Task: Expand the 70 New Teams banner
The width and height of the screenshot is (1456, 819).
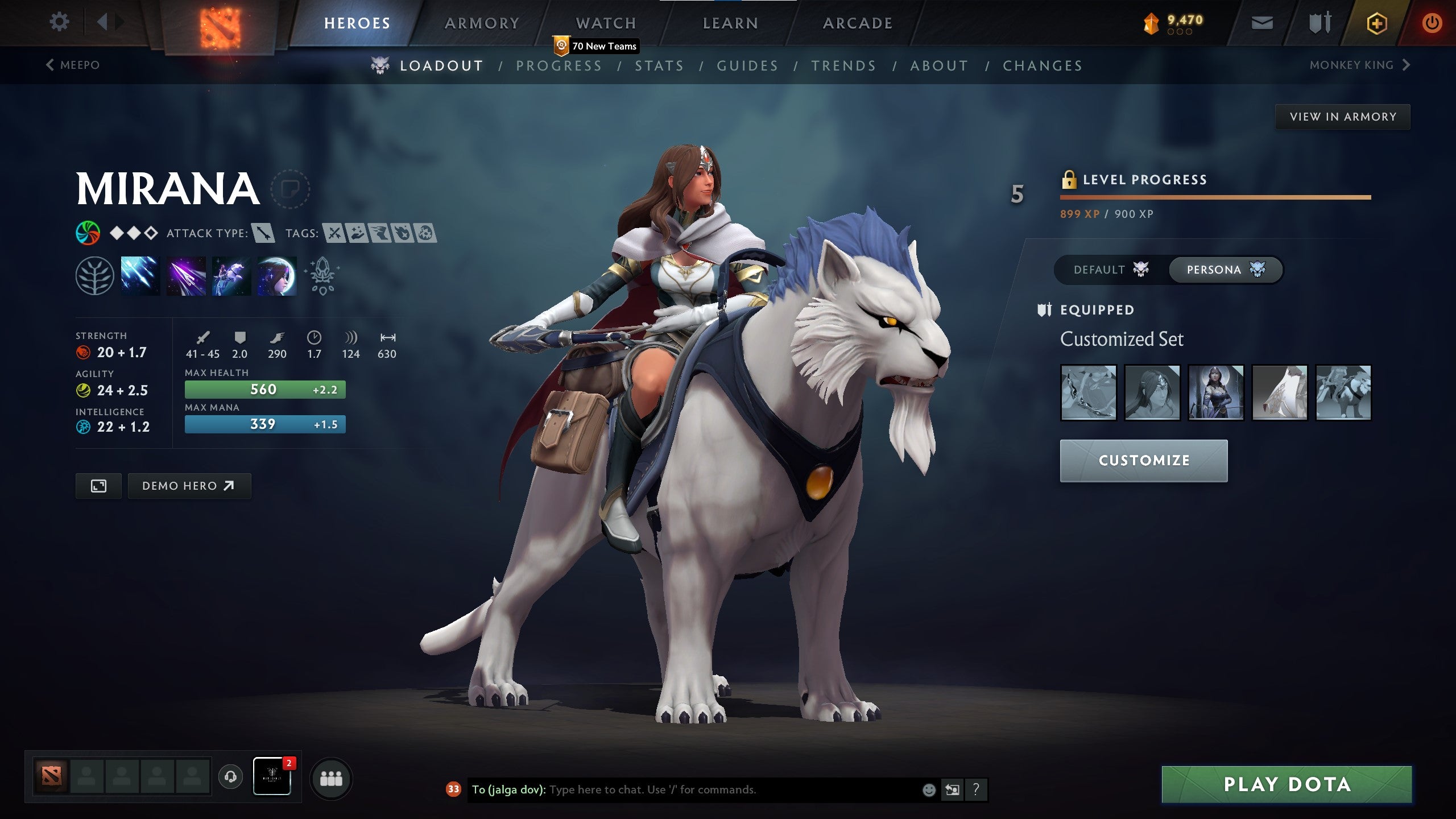Action: click(595, 47)
